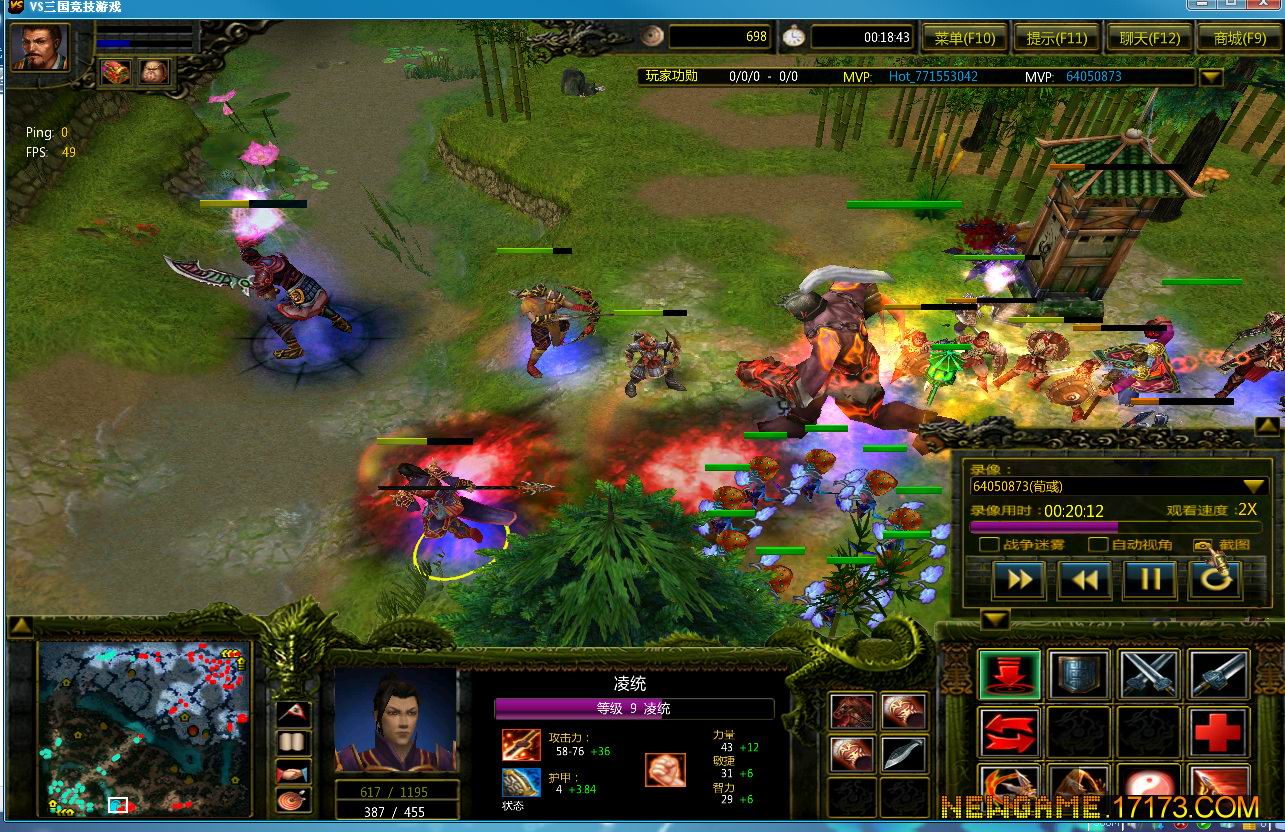Restart the replay with the circular arrow
This screenshot has width=1285, height=832.
click(x=1216, y=580)
